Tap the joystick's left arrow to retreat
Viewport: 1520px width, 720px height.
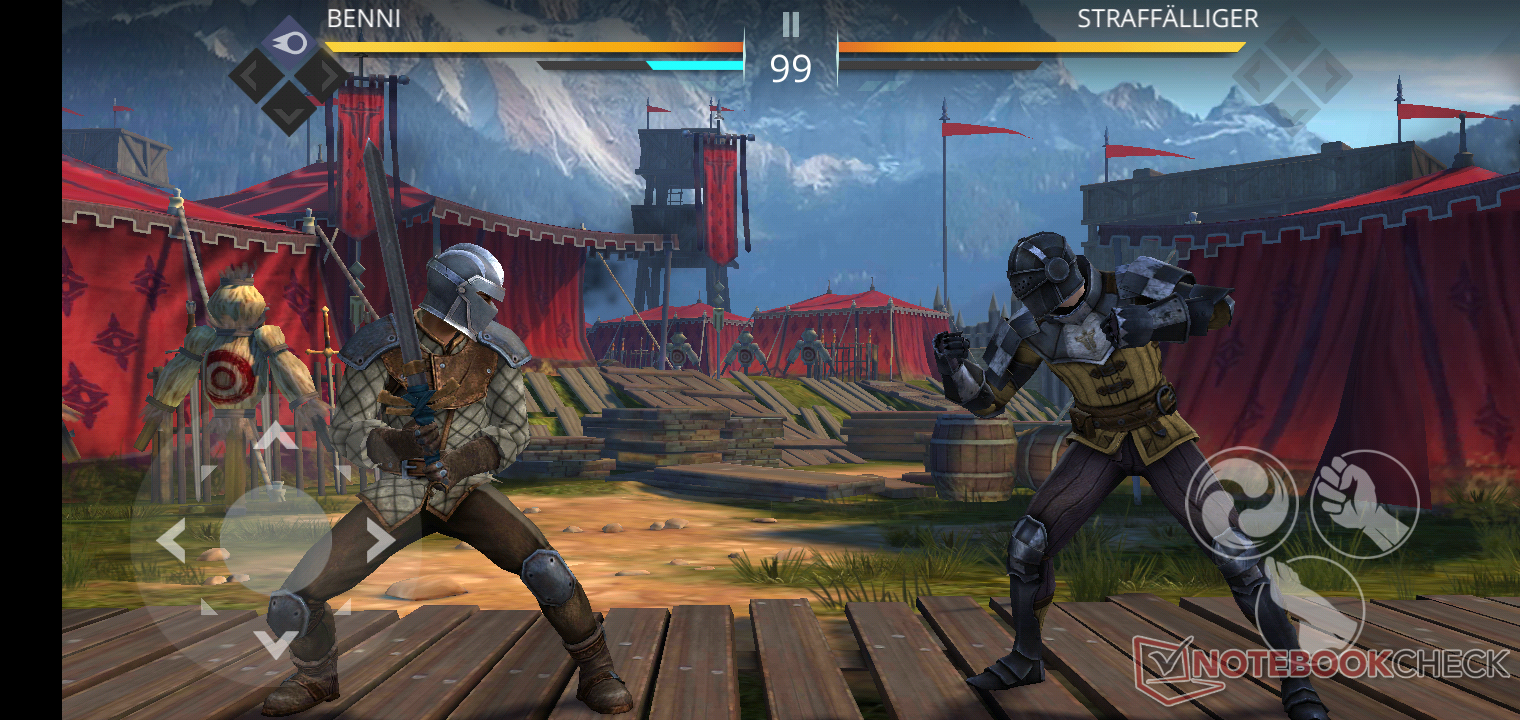tap(171, 541)
